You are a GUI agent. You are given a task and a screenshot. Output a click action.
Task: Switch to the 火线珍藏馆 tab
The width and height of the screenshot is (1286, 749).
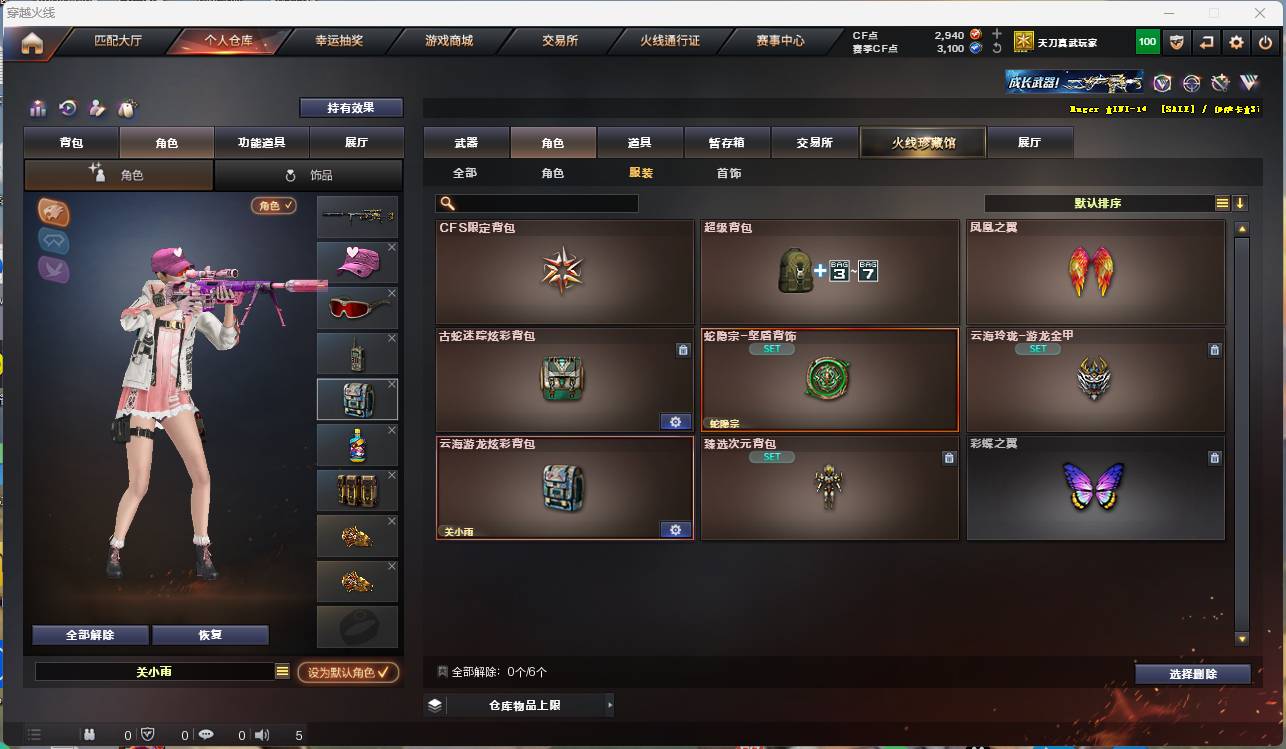click(x=921, y=141)
